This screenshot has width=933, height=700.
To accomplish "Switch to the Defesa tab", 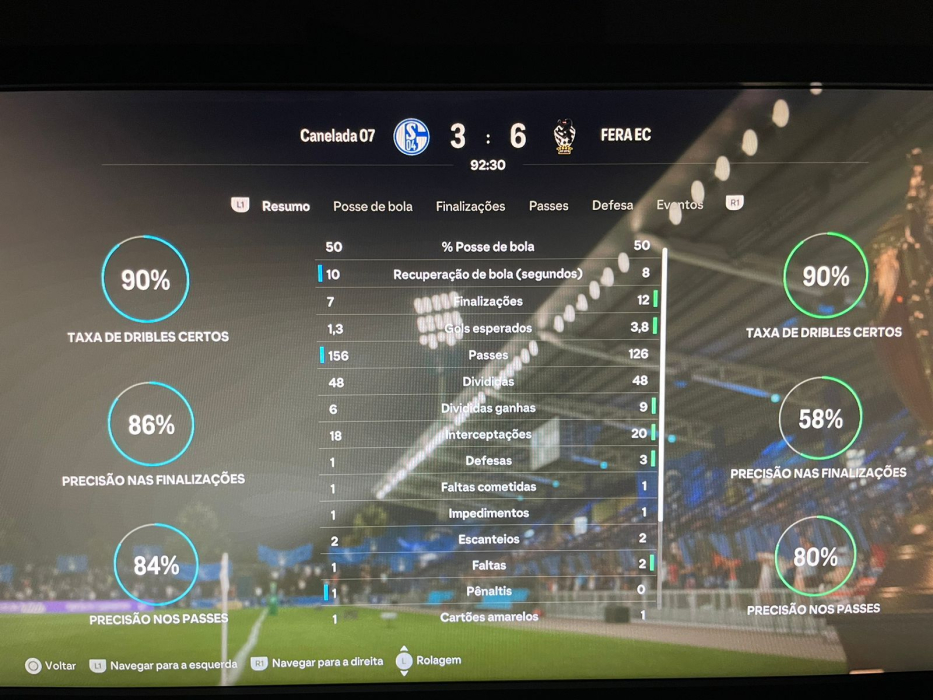I will 612,205.
